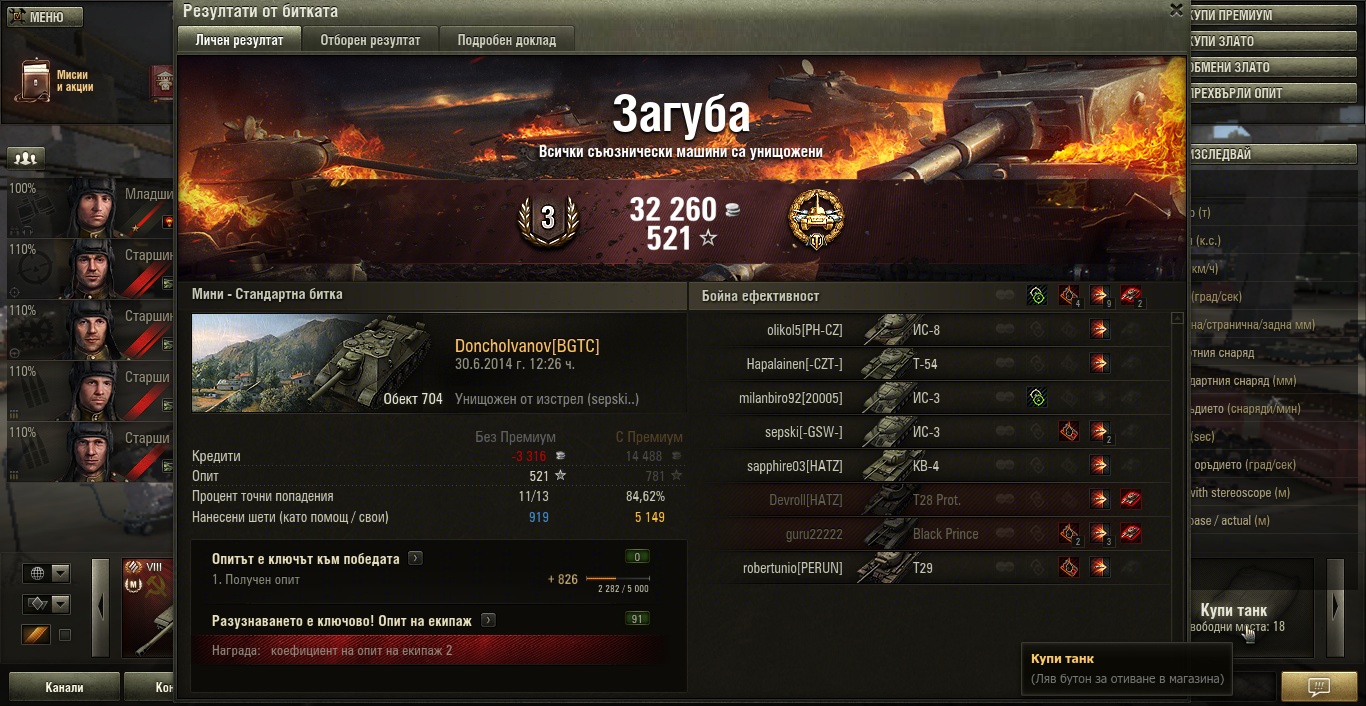This screenshot has height=706, width=1366.
Task: Expand the Опит на екипаж mission details
Action: pos(488,621)
